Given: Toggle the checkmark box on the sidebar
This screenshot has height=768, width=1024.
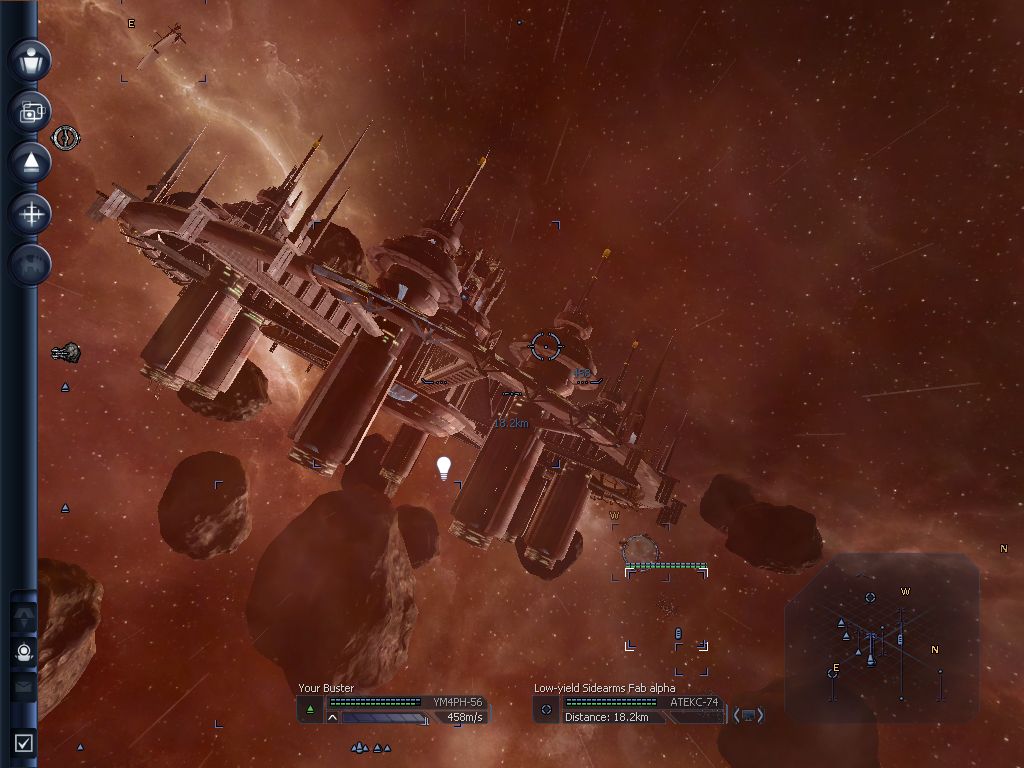Looking at the screenshot, I should (24, 742).
